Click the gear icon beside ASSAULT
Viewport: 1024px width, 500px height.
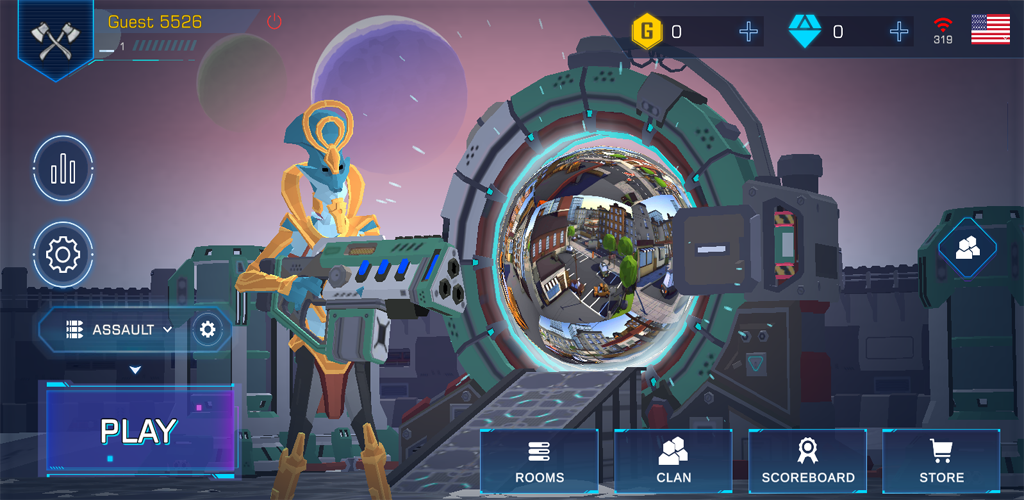pos(208,329)
